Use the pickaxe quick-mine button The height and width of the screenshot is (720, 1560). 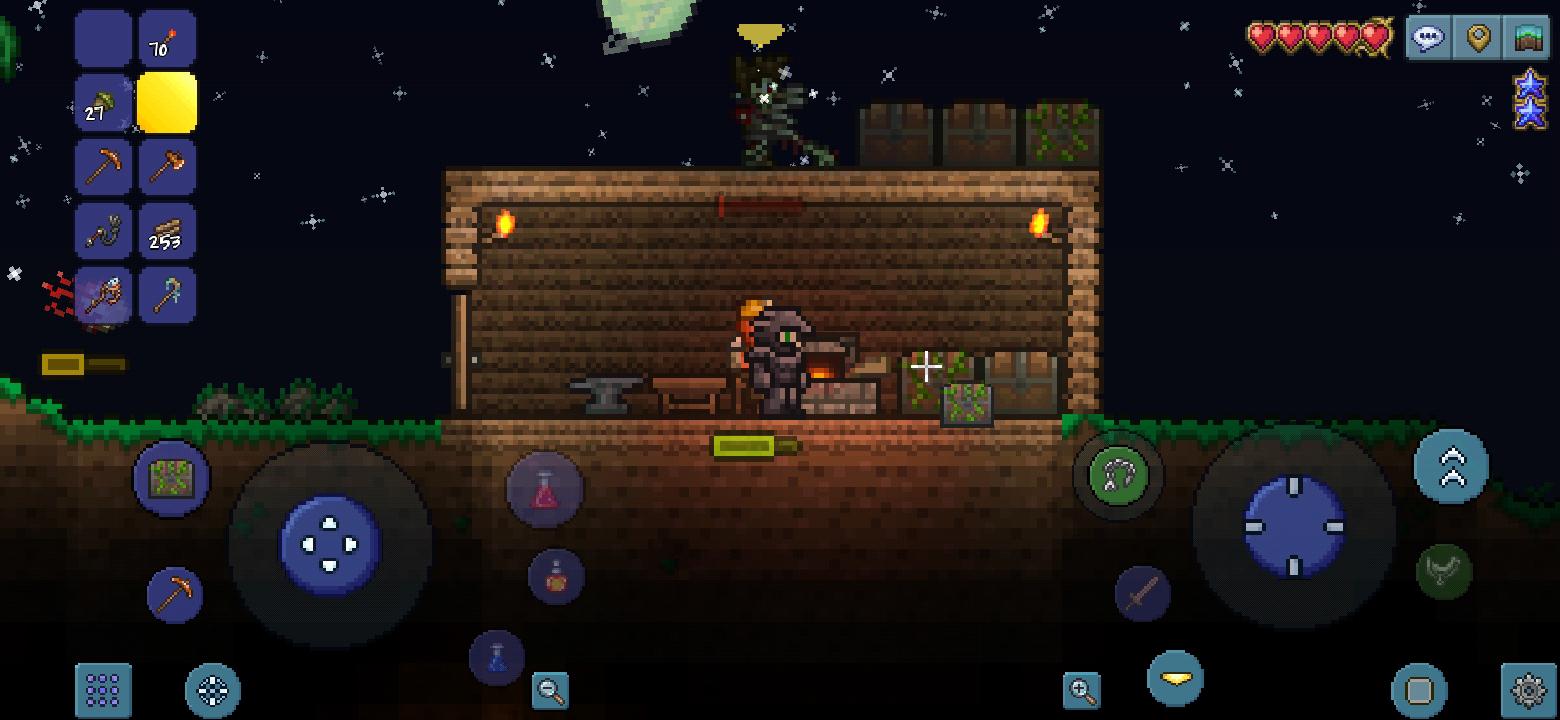174,594
